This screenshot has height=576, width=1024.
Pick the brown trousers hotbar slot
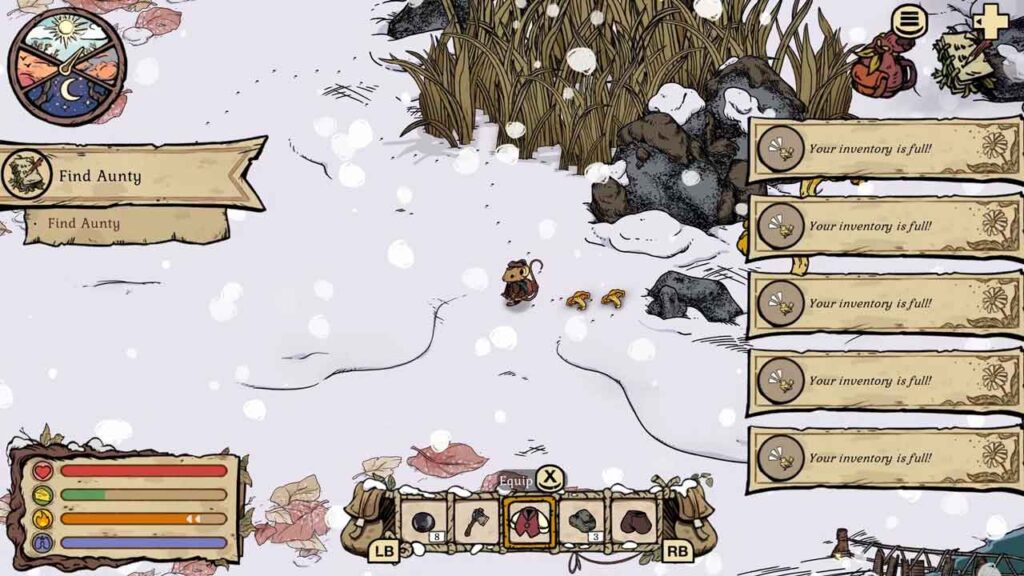[x=634, y=522]
